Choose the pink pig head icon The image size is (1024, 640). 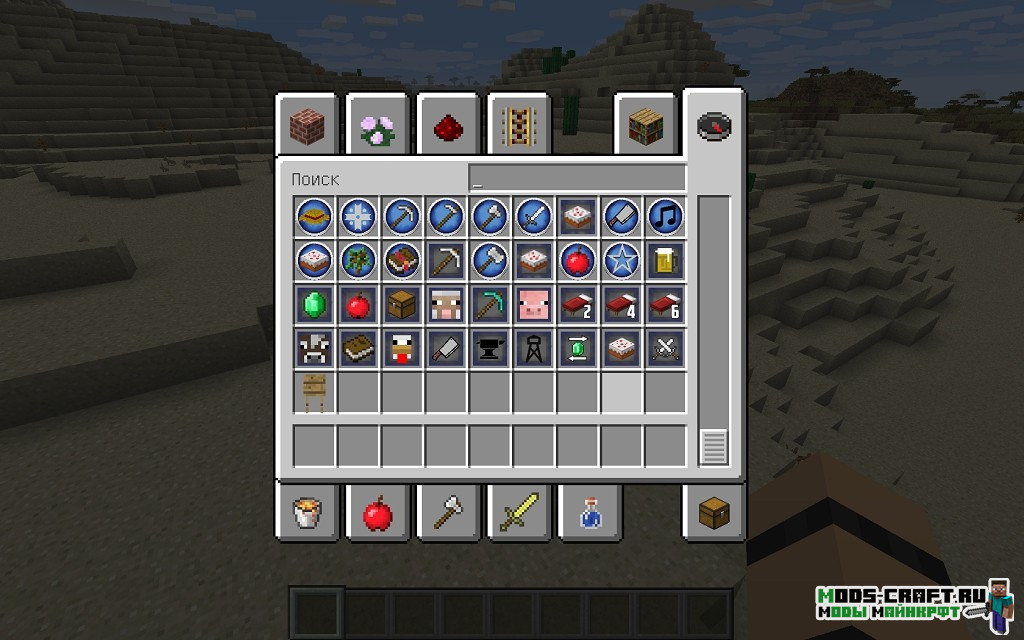click(x=534, y=303)
